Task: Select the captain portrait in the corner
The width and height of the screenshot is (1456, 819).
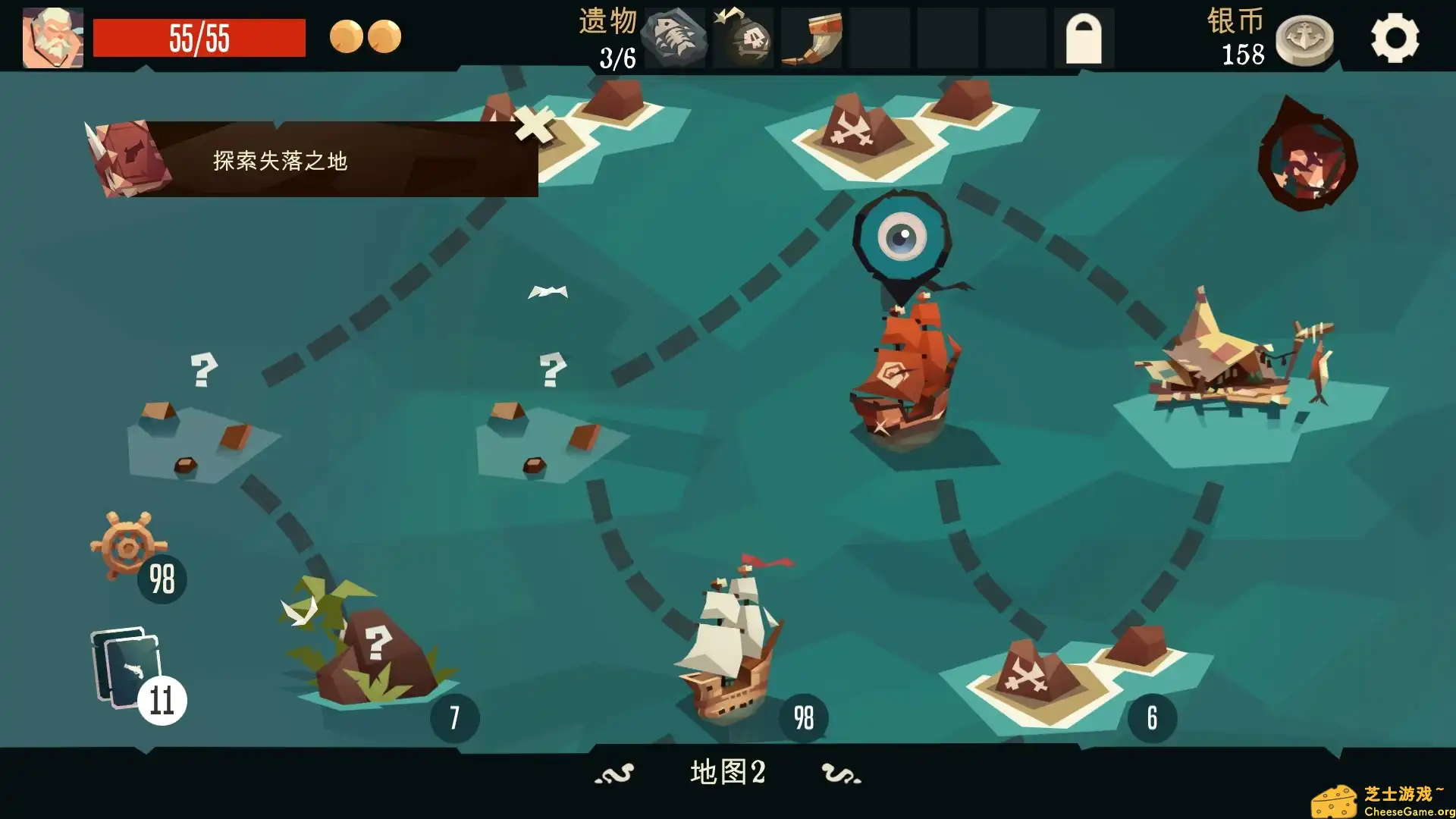Action: pos(52,34)
